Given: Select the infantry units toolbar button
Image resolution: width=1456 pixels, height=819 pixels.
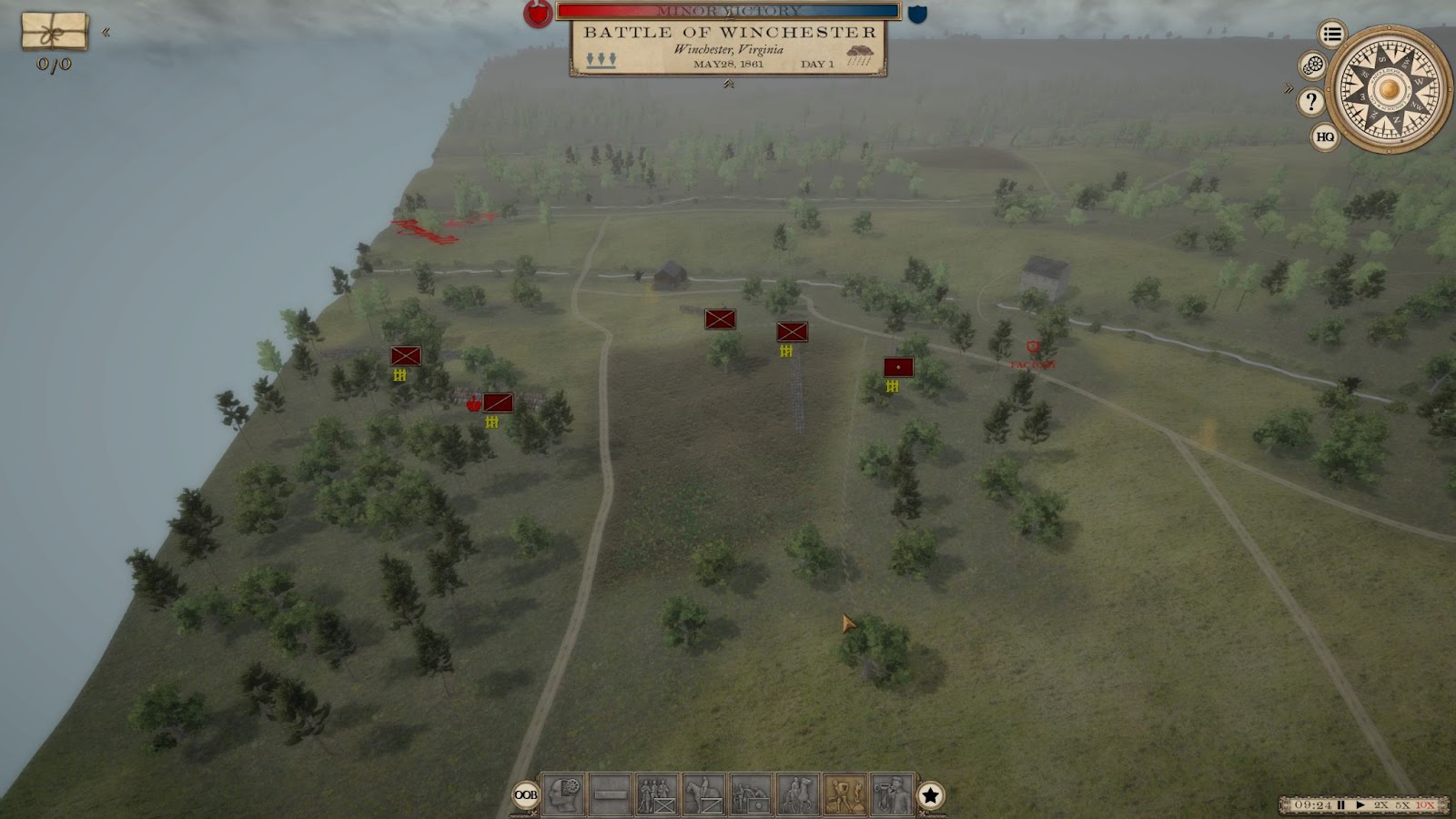Looking at the screenshot, I should pyautogui.click(x=657, y=794).
